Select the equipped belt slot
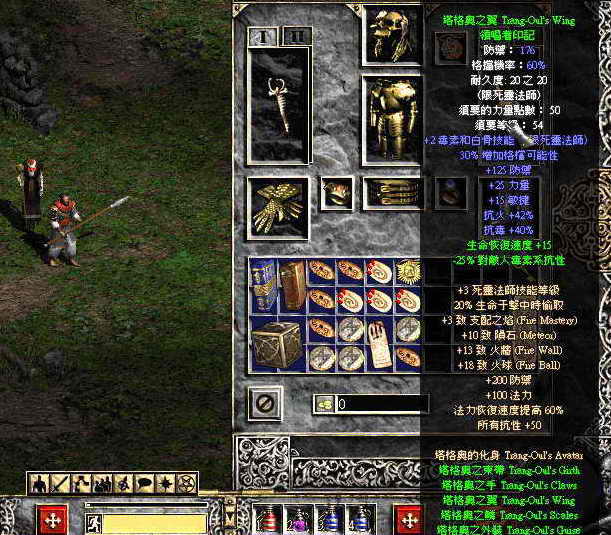The height and width of the screenshot is (535, 611). (x=391, y=193)
